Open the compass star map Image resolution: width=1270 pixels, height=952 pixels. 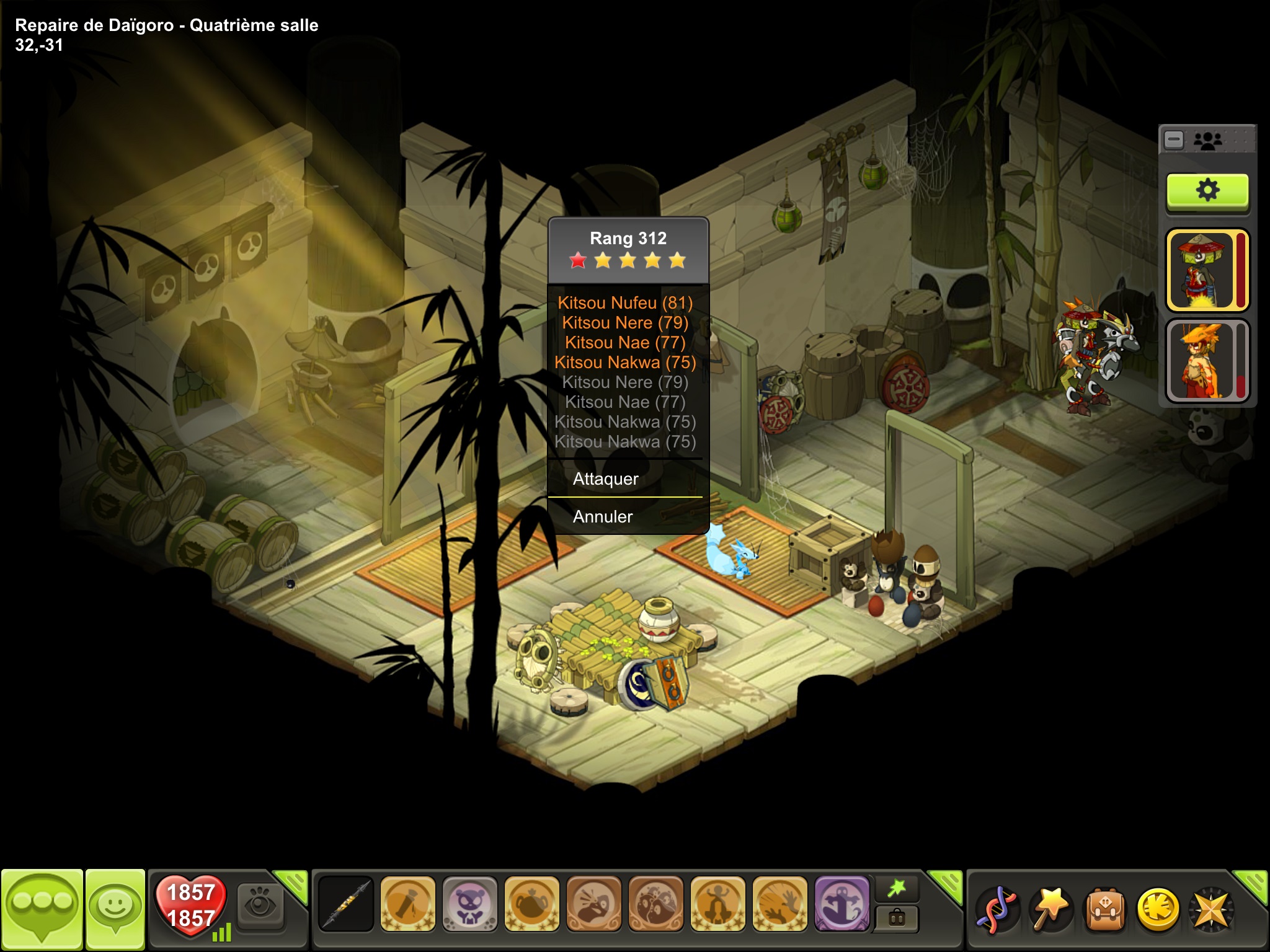[1211, 909]
